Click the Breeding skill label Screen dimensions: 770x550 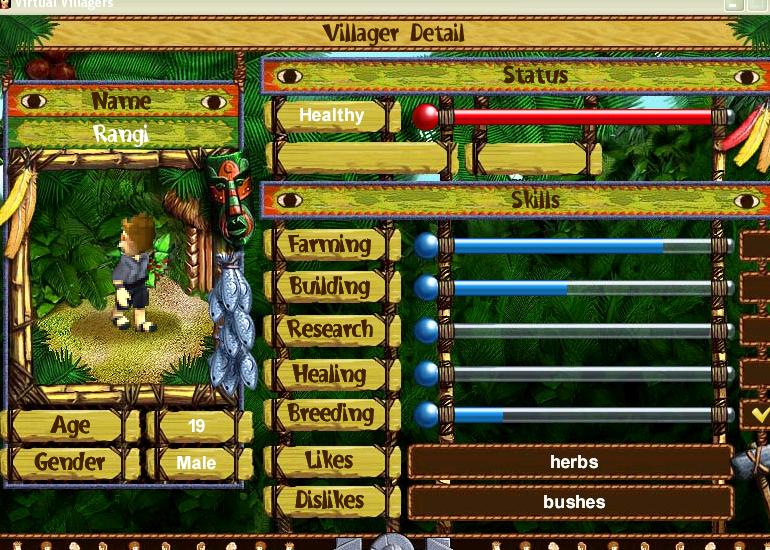coord(330,414)
